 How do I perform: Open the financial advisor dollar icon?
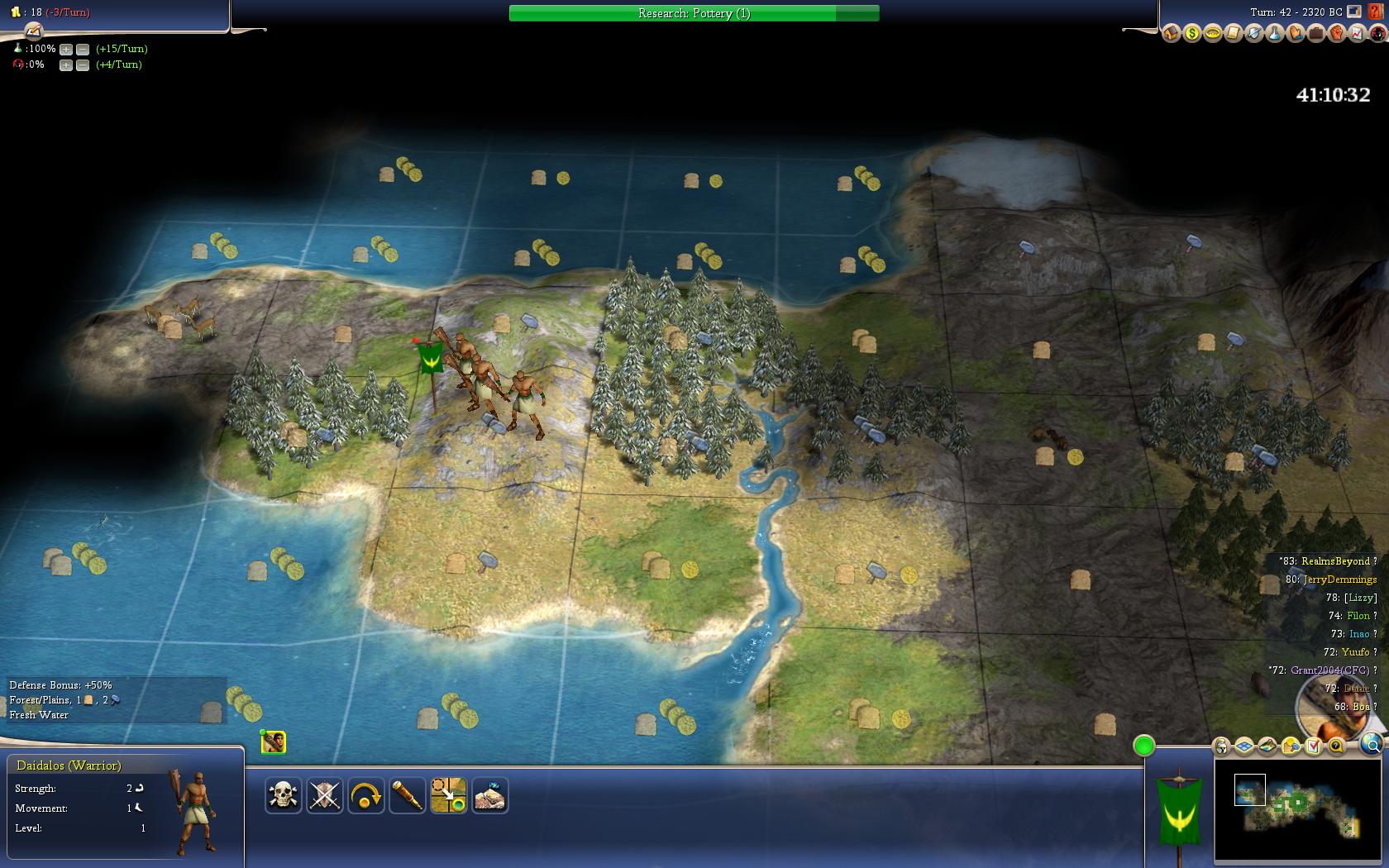coord(1191,34)
